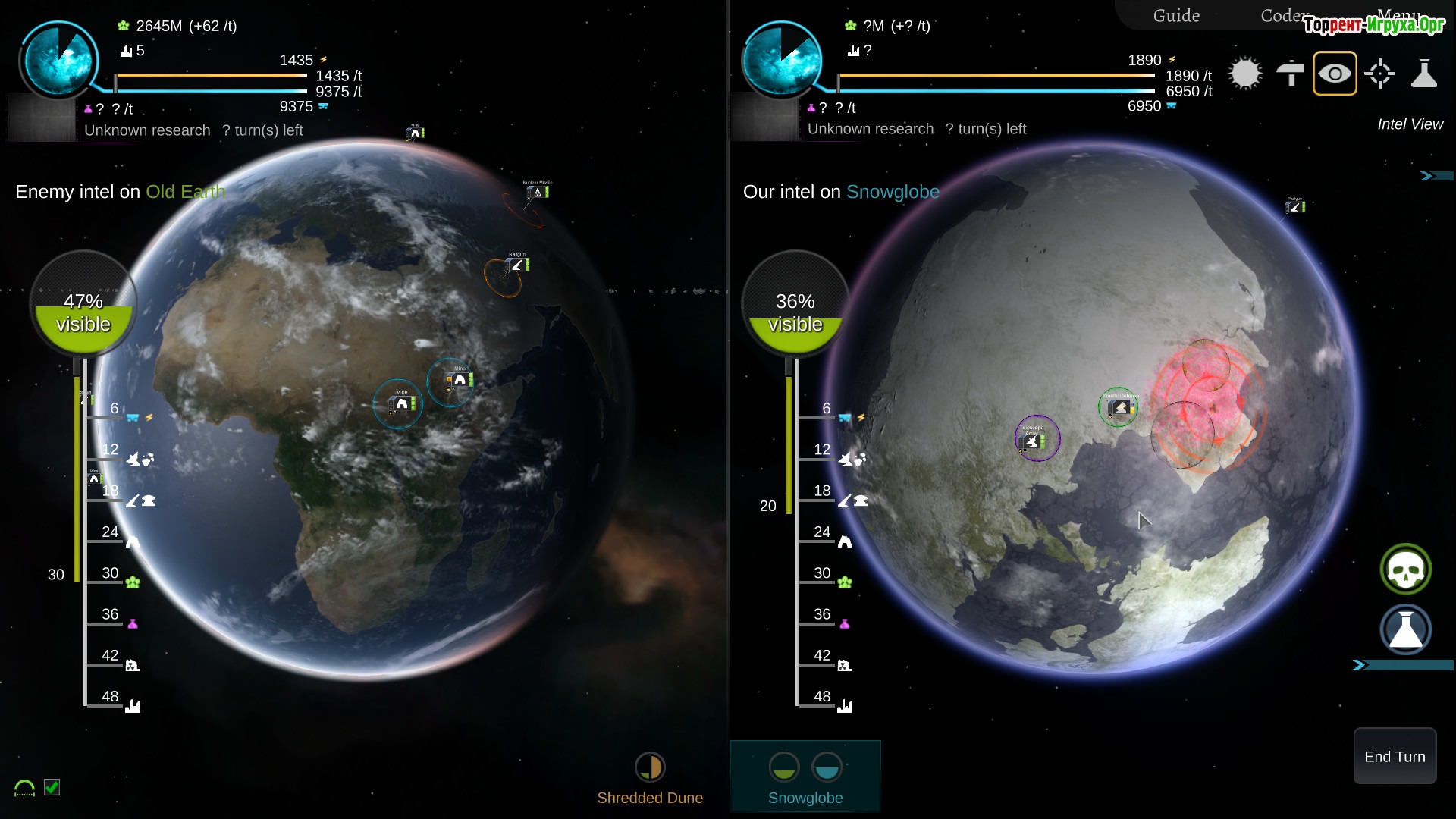
Task: Open the flask research view in toolbar
Action: [x=1424, y=74]
